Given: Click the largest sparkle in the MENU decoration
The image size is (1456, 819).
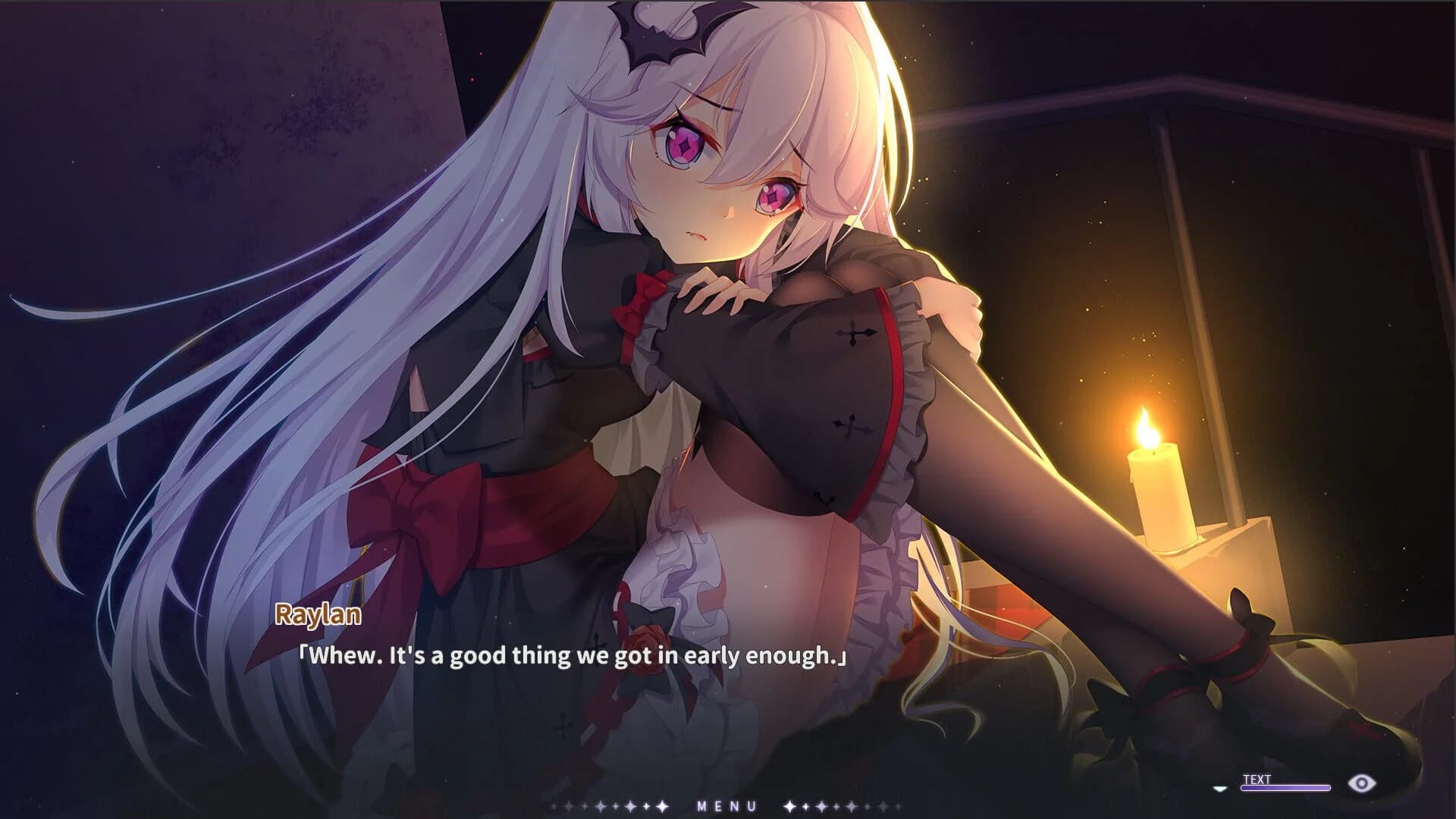Looking at the screenshot, I should (661, 806).
